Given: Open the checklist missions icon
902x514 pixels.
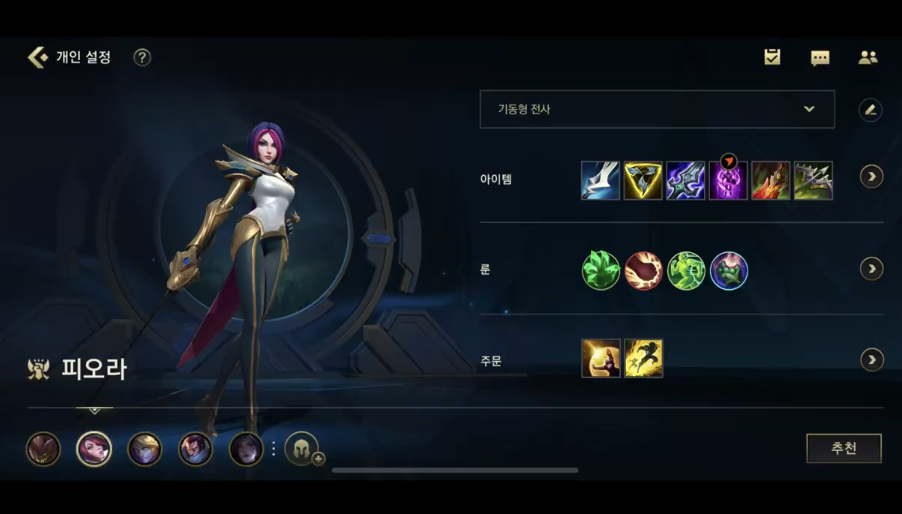Looking at the screenshot, I should coord(772,57).
